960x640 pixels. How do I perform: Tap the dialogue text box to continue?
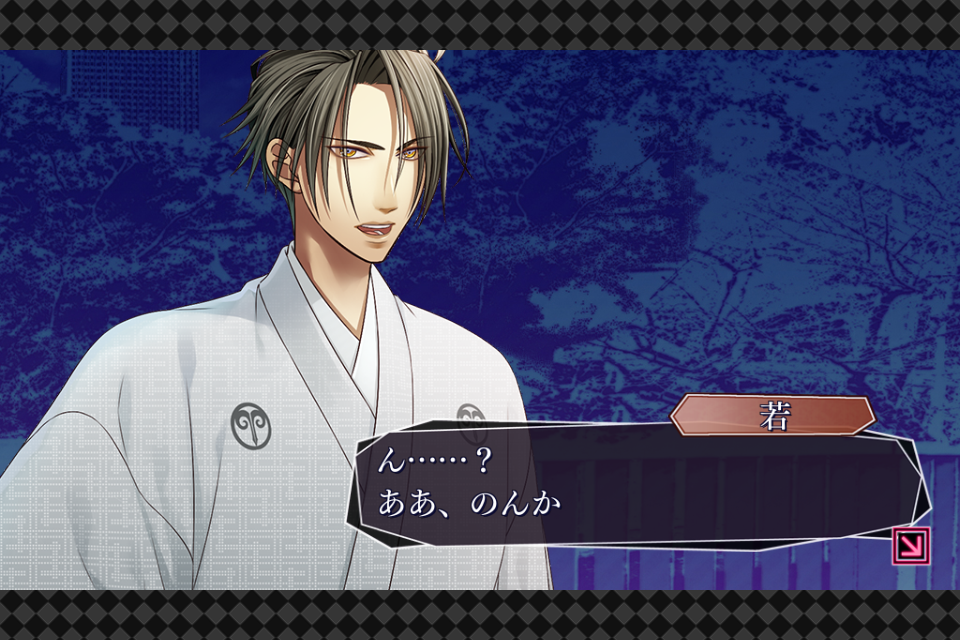point(630,485)
